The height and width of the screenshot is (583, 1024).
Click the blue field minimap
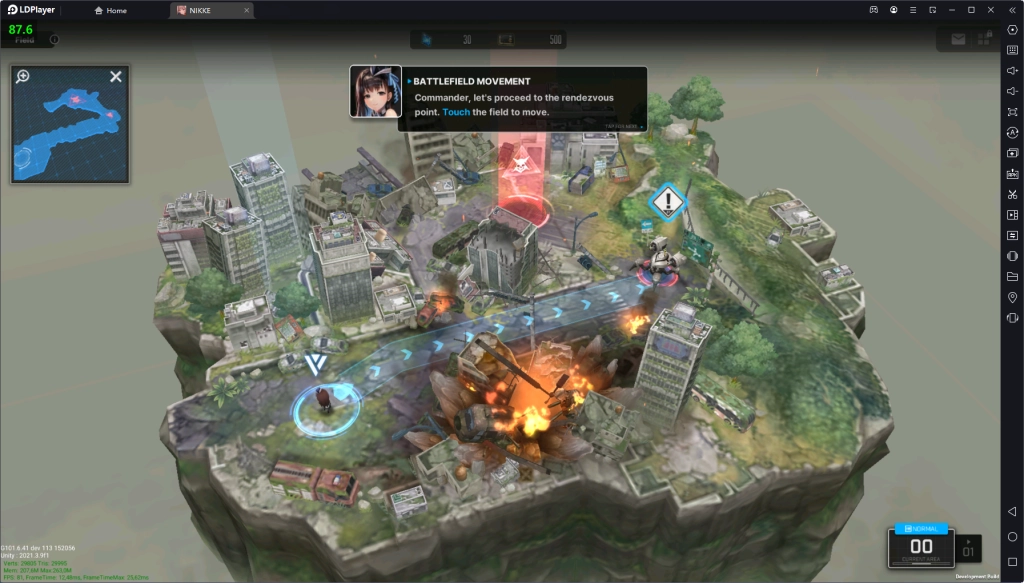[70, 130]
